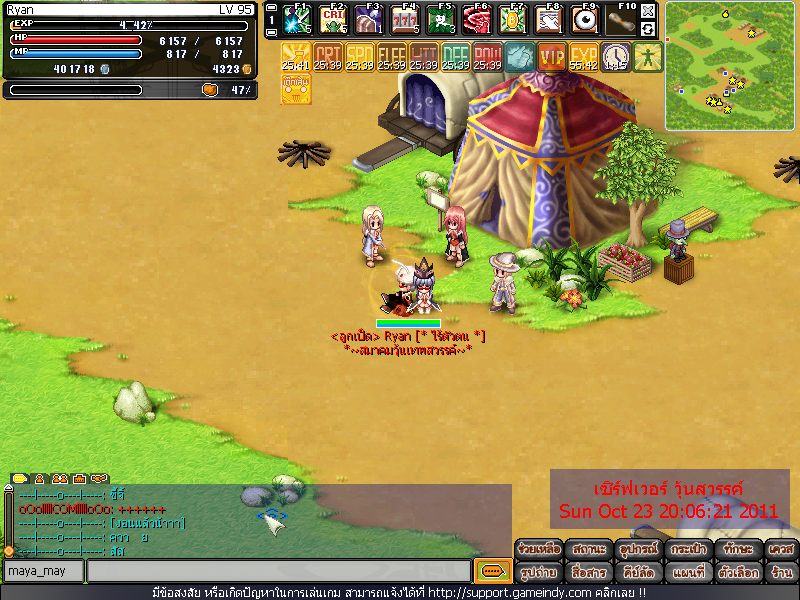Screen dimensions: 800x600
Task: Open the แผนที่ (Map) button
Action: tap(689, 573)
